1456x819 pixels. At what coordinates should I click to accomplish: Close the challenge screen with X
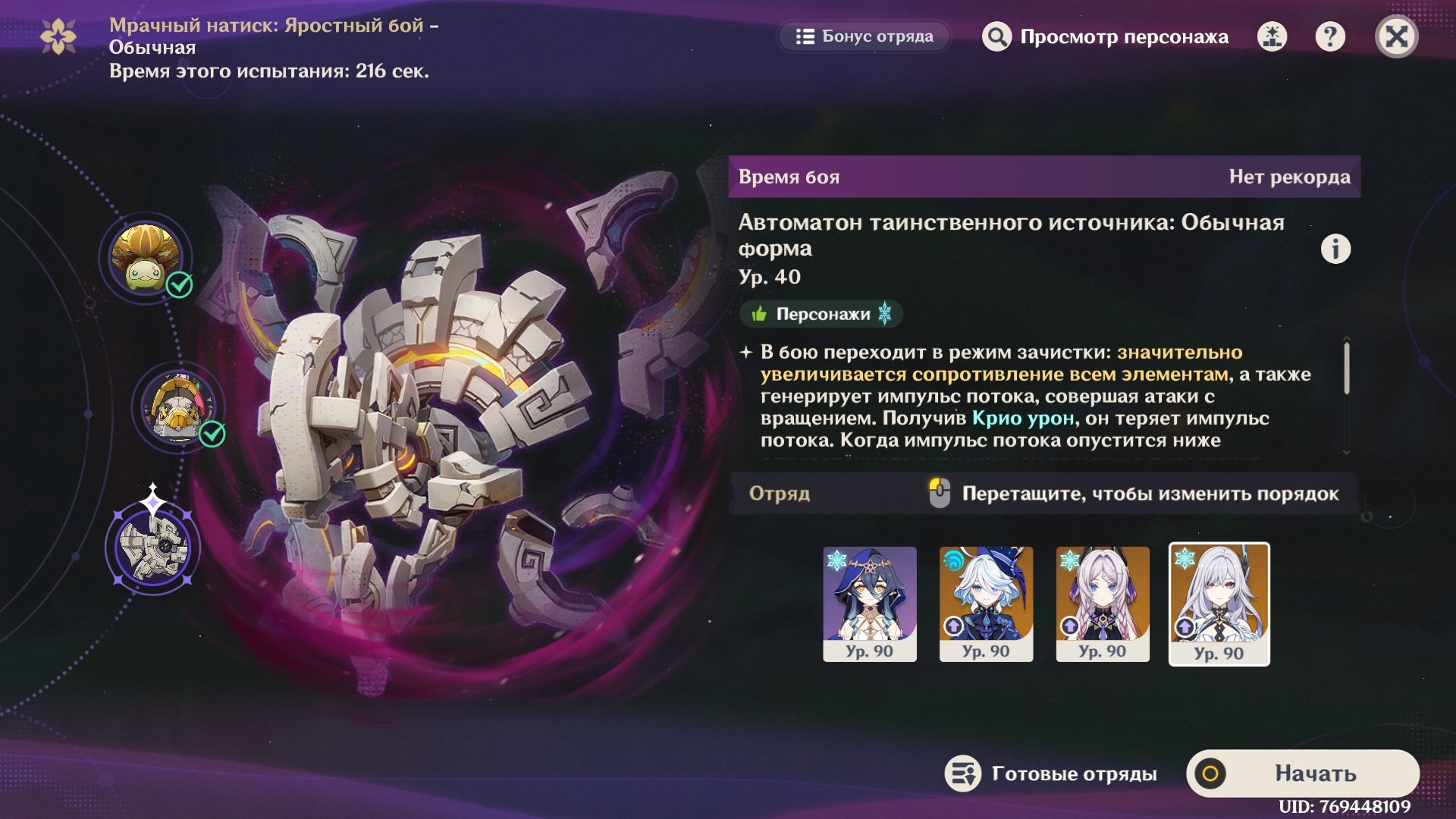(x=1396, y=36)
